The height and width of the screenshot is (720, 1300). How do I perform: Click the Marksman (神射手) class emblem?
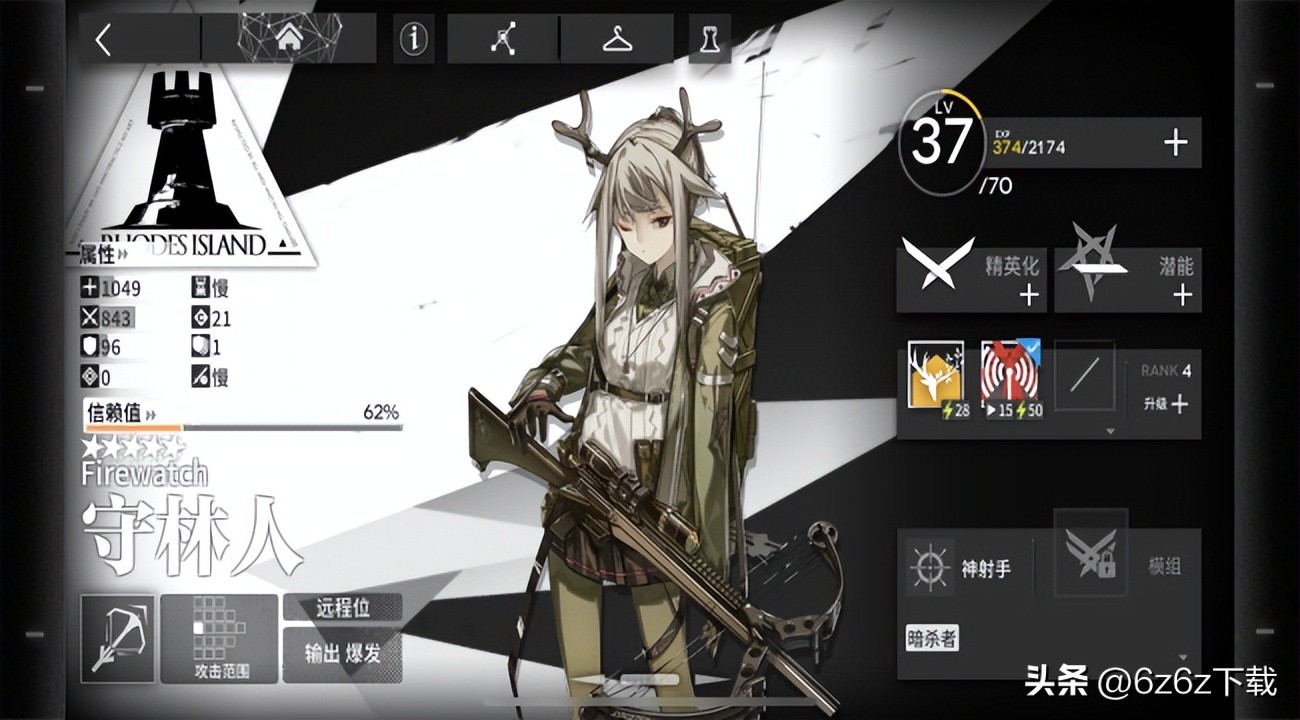(x=929, y=567)
